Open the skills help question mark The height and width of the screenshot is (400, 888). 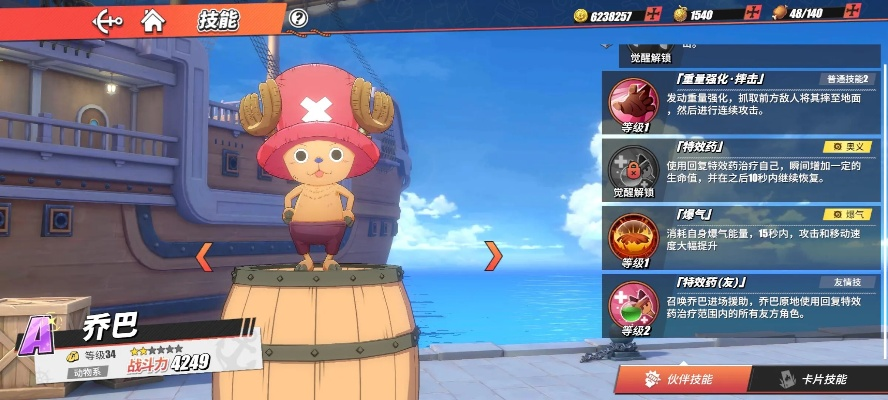pos(298,18)
